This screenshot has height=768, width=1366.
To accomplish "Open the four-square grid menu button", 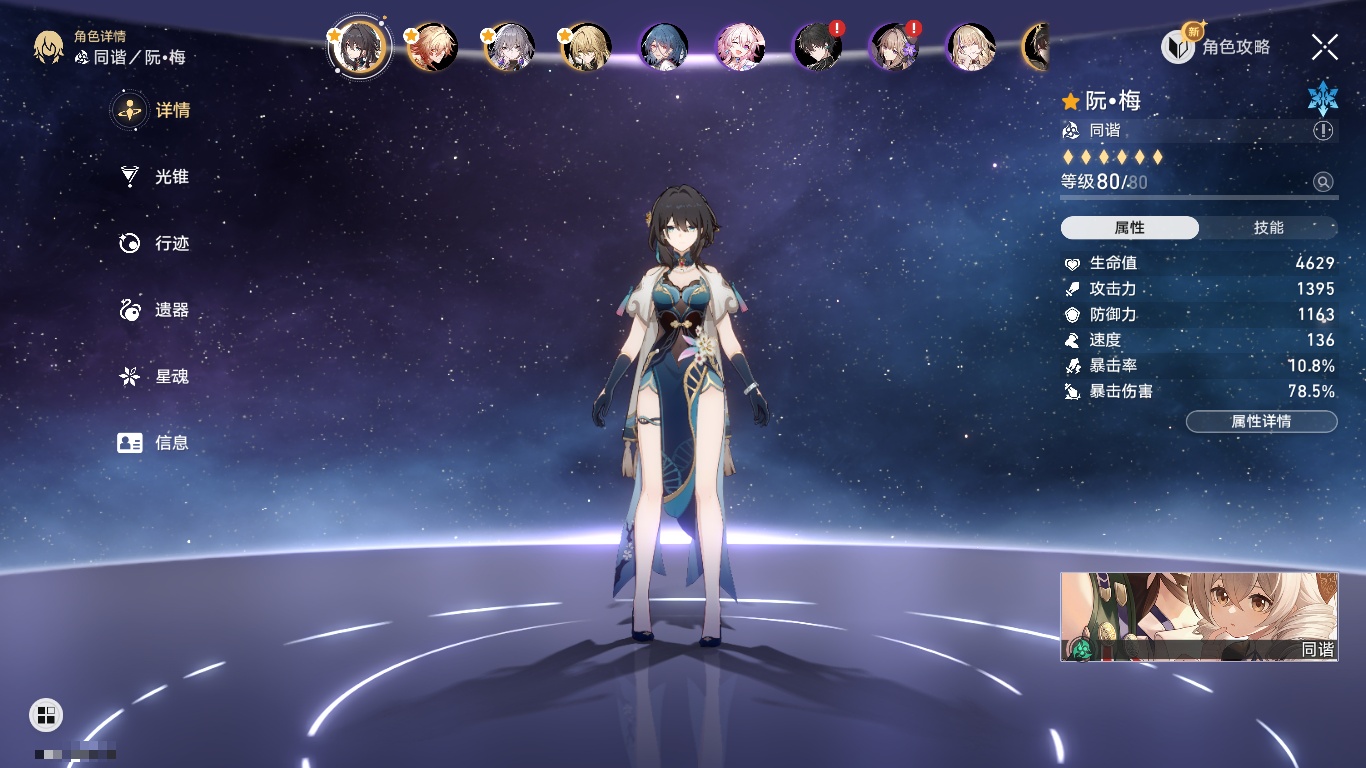I will point(45,714).
